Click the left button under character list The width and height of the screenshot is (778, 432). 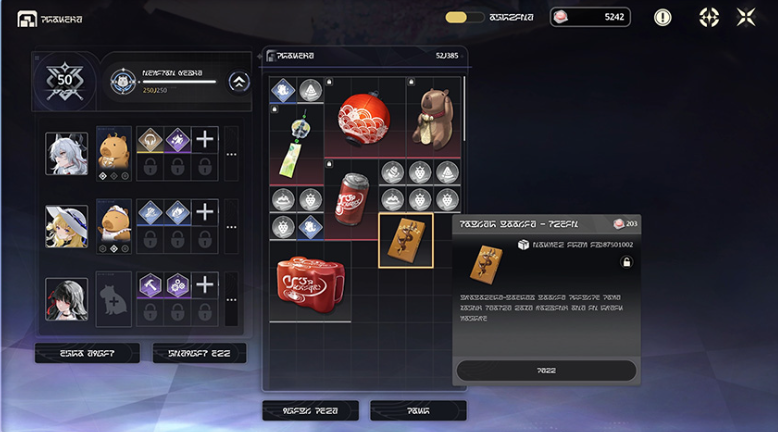coord(87,352)
